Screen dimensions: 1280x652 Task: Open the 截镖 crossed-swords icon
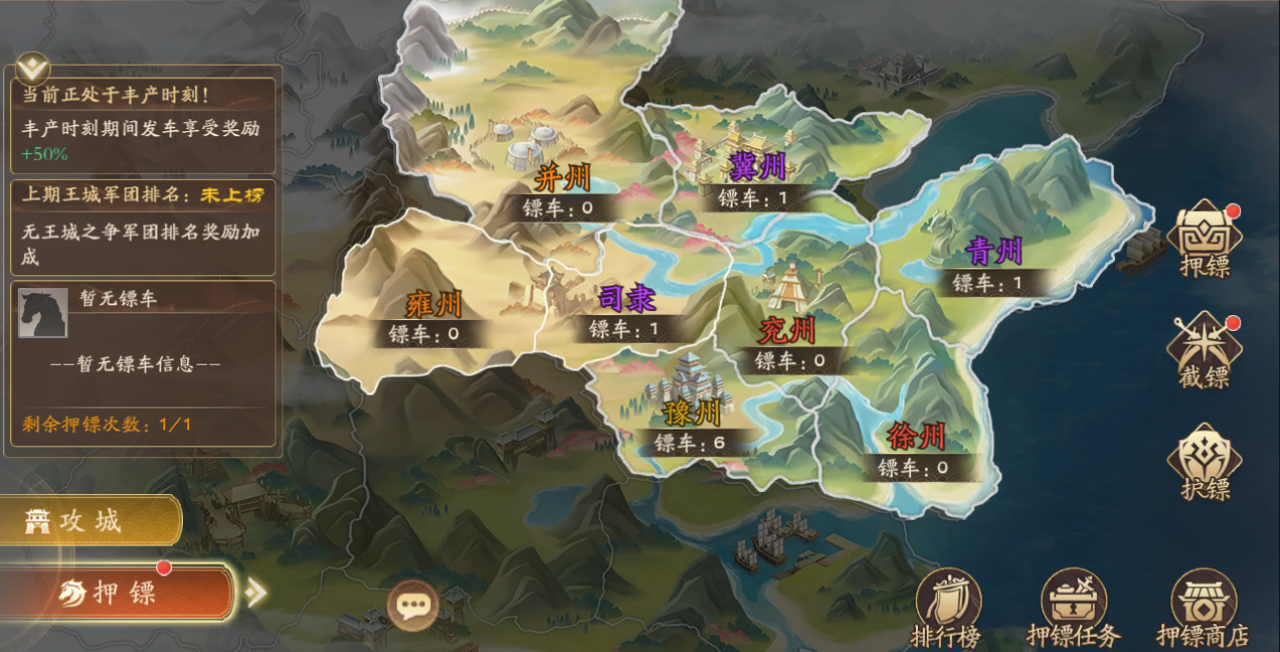pos(1204,349)
